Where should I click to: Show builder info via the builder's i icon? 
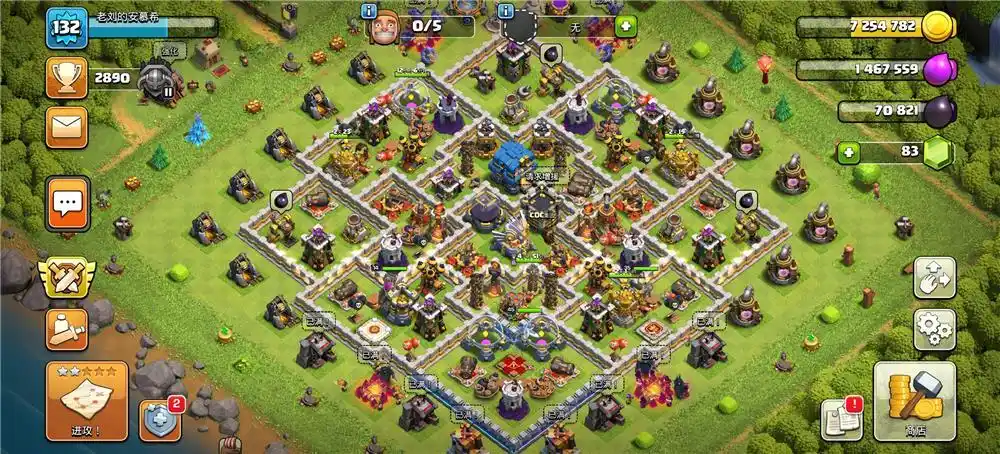[x=369, y=10]
